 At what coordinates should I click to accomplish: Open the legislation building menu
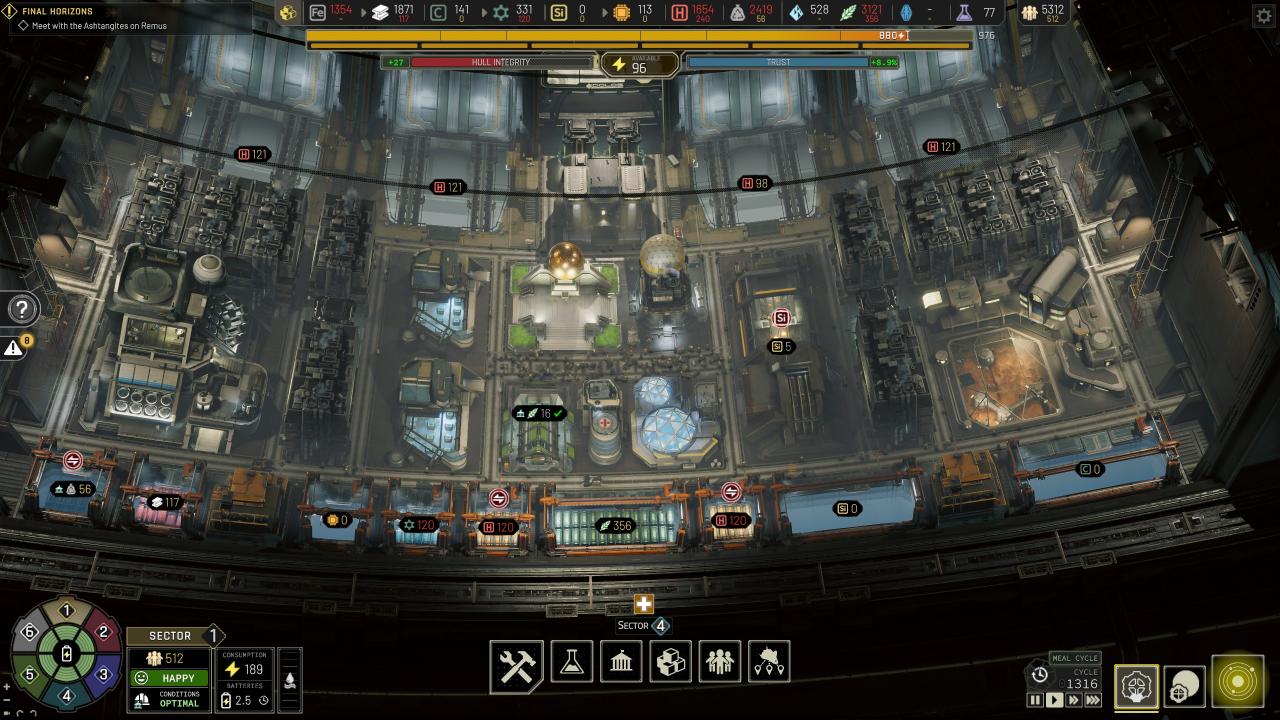click(x=620, y=662)
